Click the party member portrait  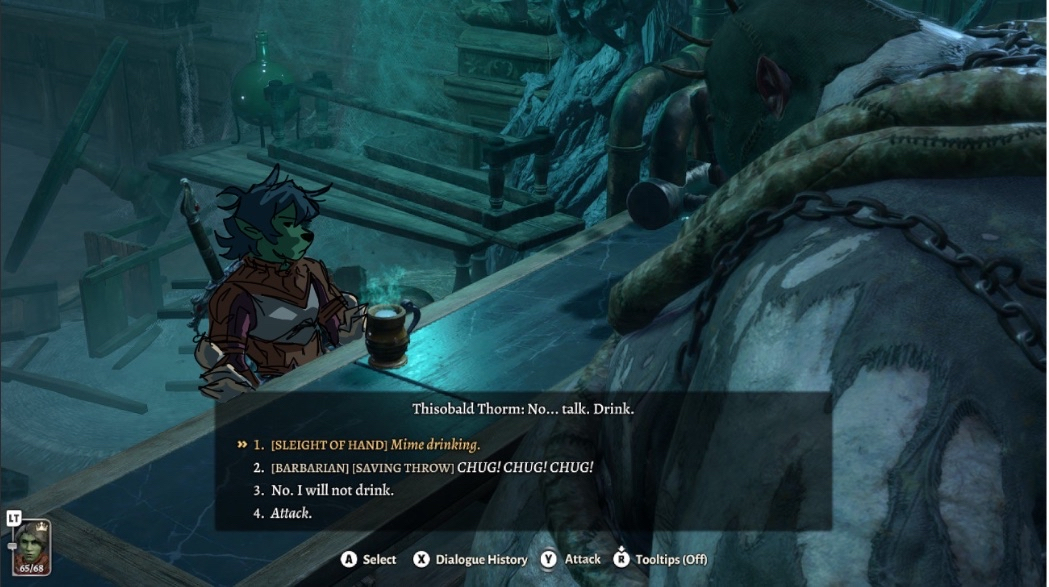pyautogui.click(x=31, y=548)
